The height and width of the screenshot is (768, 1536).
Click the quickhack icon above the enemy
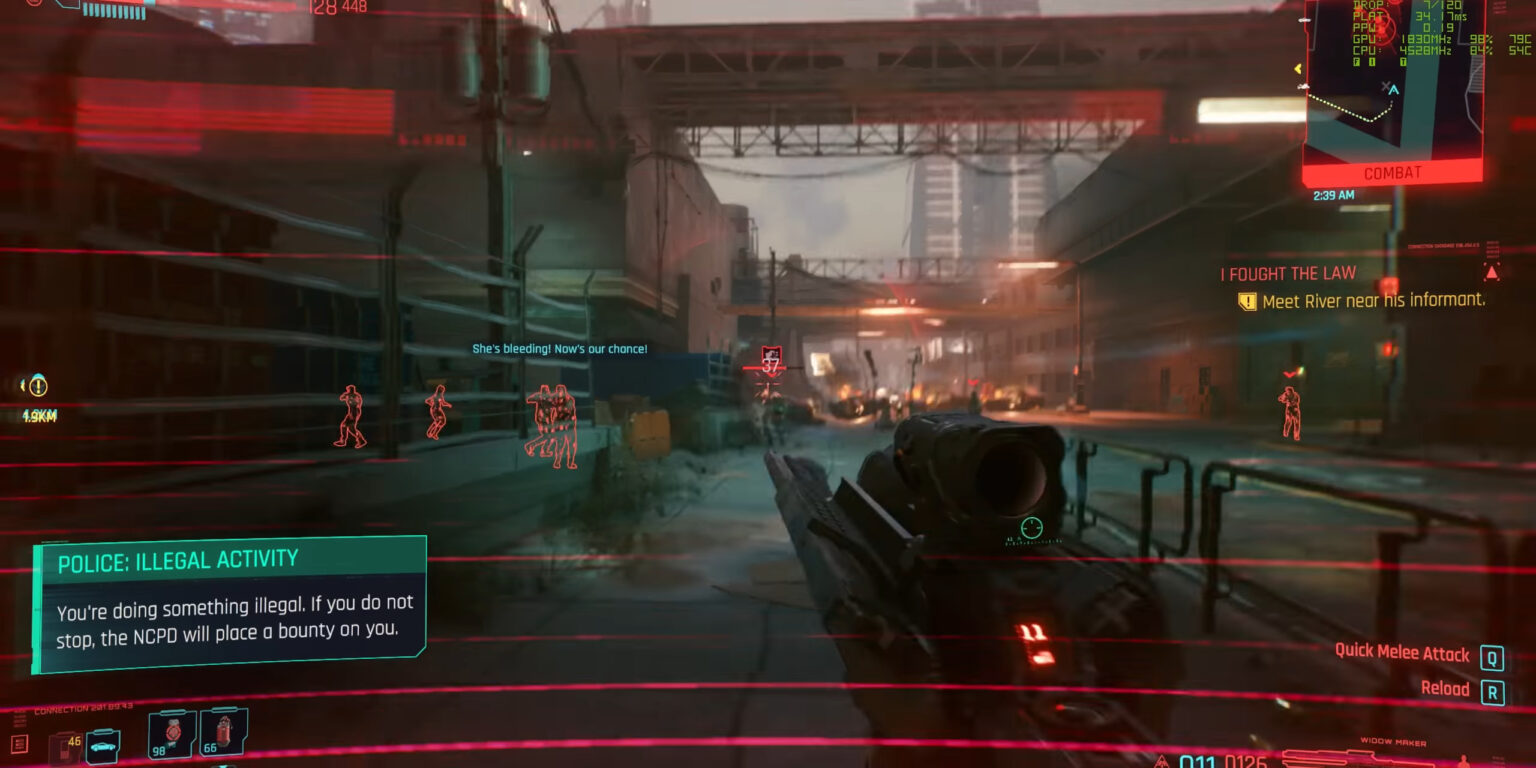[771, 352]
